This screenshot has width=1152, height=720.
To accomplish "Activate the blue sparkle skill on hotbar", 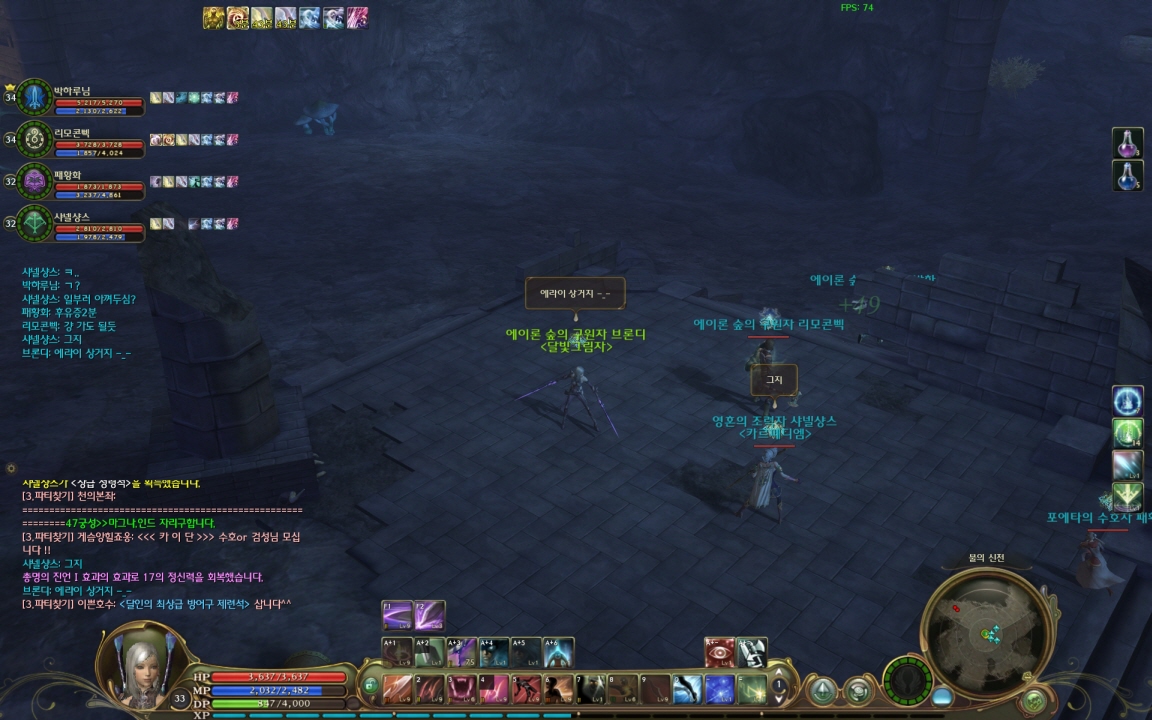I will pyautogui.click(x=720, y=688).
